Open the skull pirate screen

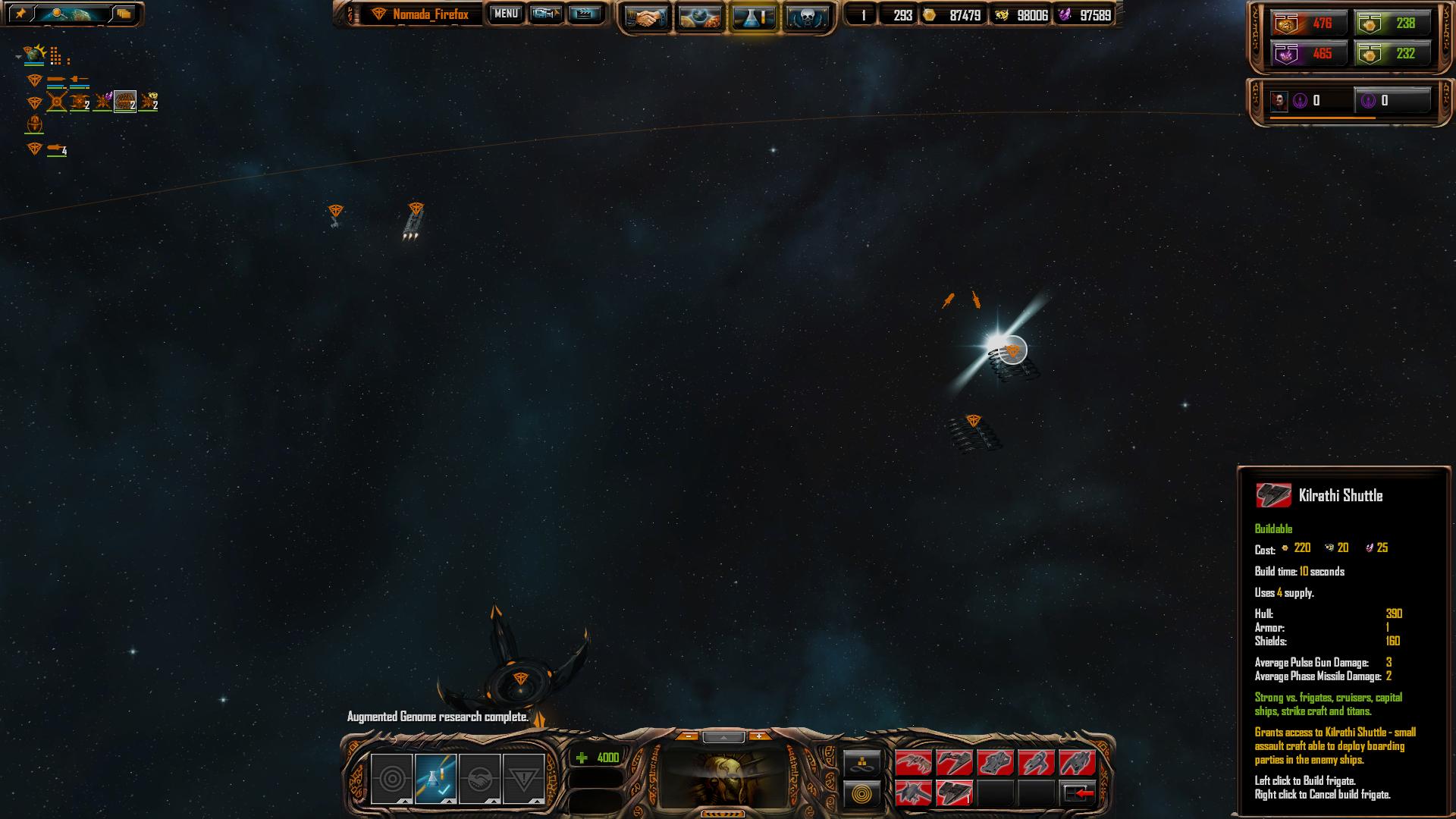click(x=806, y=17)
